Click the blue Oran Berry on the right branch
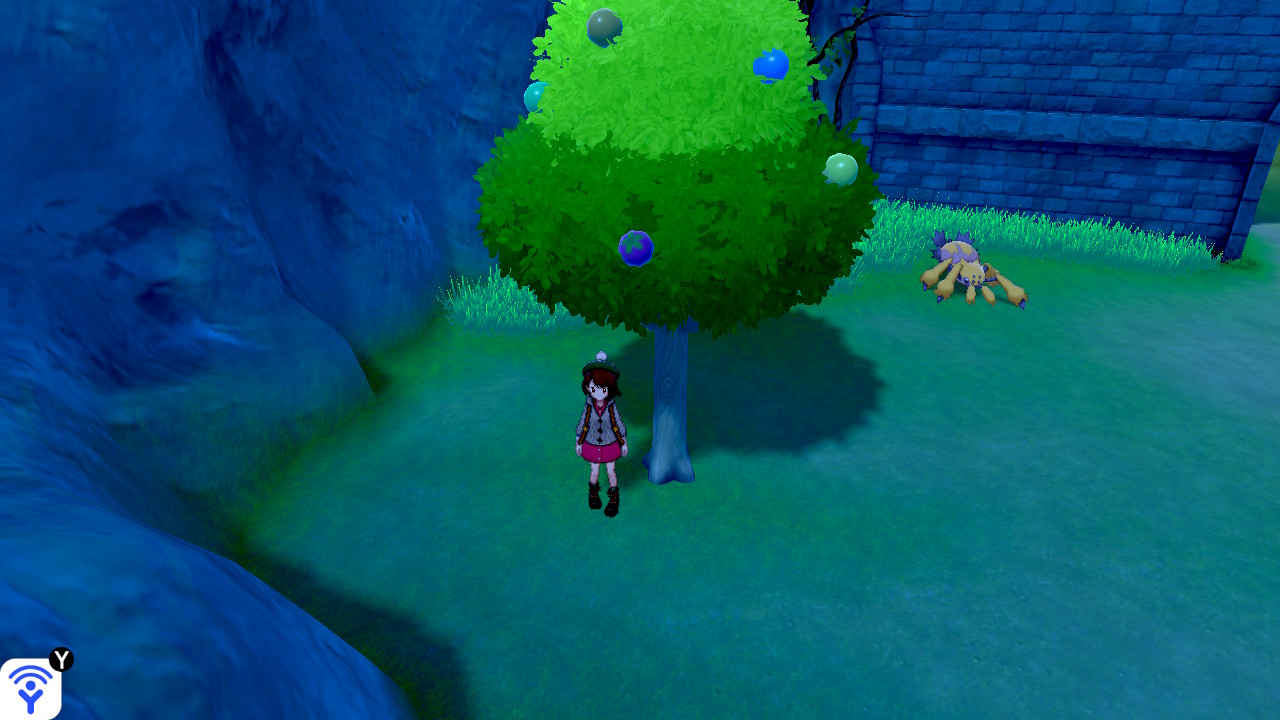Image resolution: width=1280 pixels, height=720 pixels. [x=770, y=64]
